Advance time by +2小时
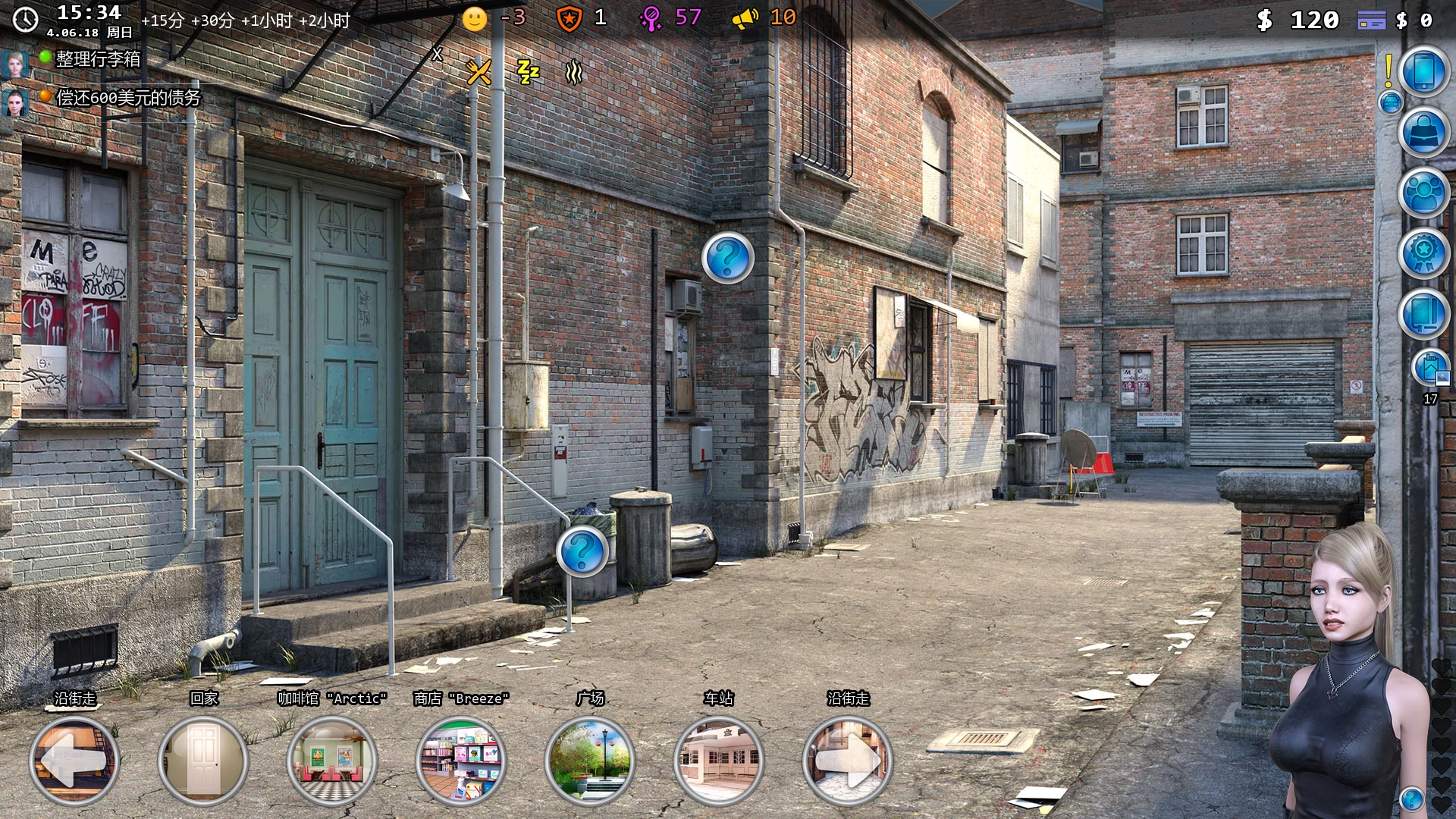 point(325,20)
